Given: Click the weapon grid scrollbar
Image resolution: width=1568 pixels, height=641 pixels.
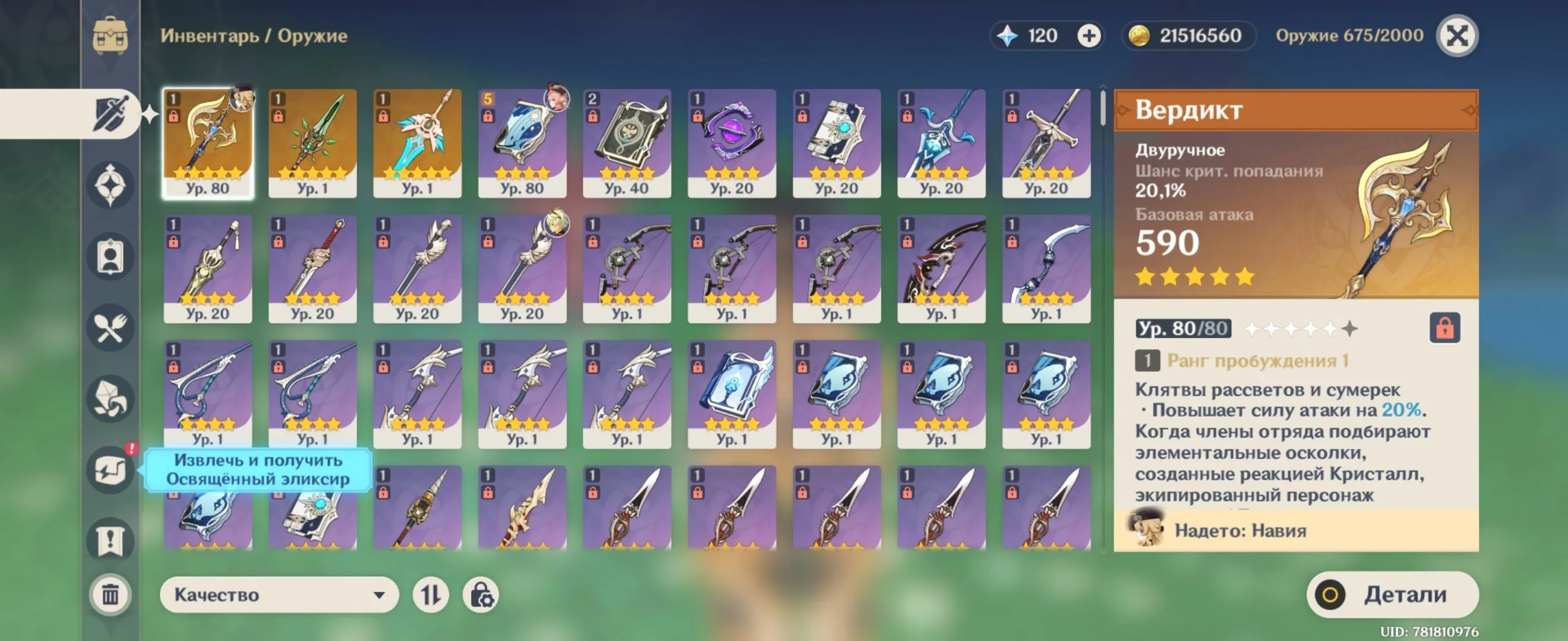Looking at the screenshot, I should click(1103, 109).
